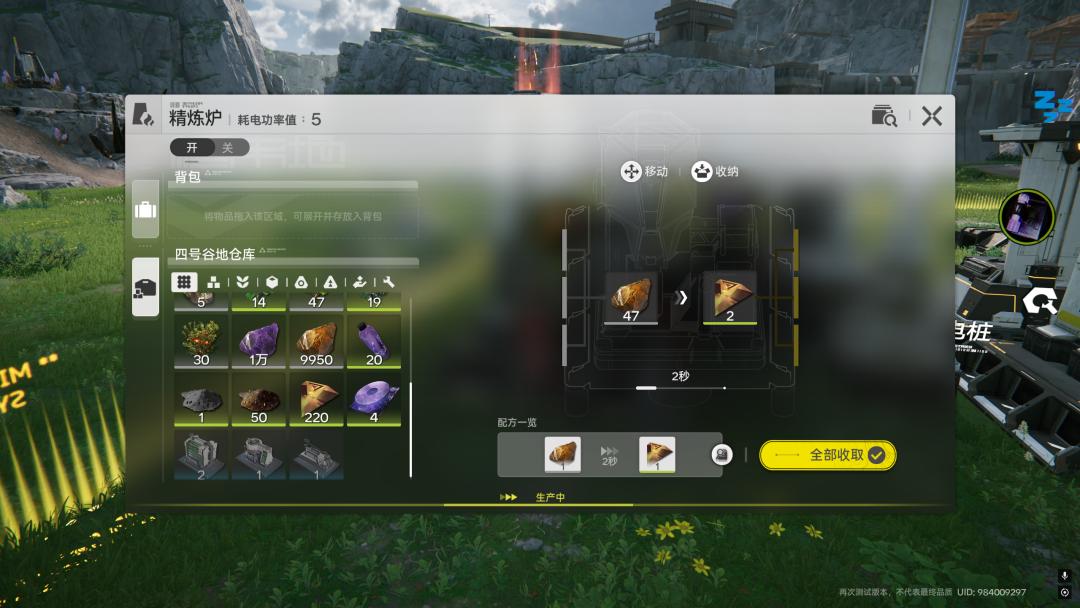Show all items with the grid filter
Image resolution: width=1080 pixels, height=608 pixels.
(x=184, y=283)
